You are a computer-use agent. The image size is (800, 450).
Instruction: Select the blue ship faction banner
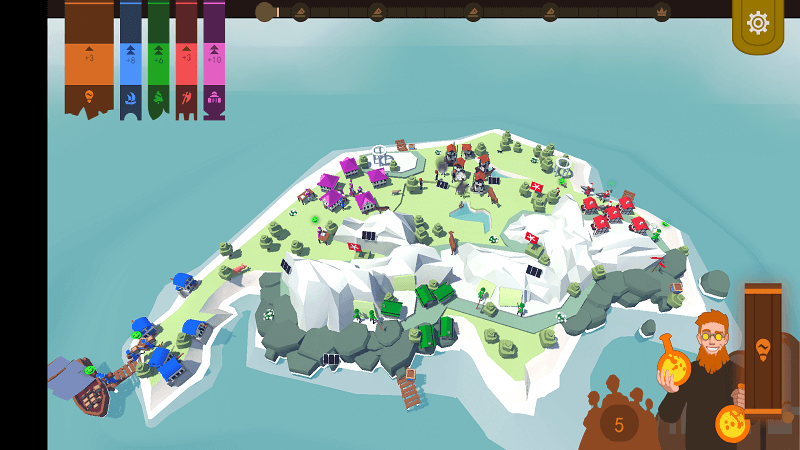(131, 58)
